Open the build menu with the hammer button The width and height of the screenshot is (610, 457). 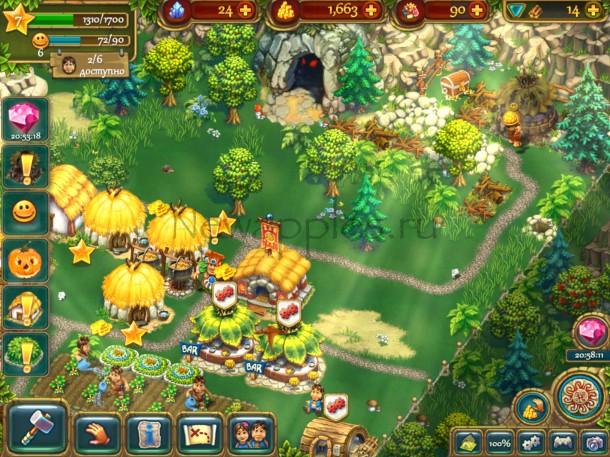37,428
